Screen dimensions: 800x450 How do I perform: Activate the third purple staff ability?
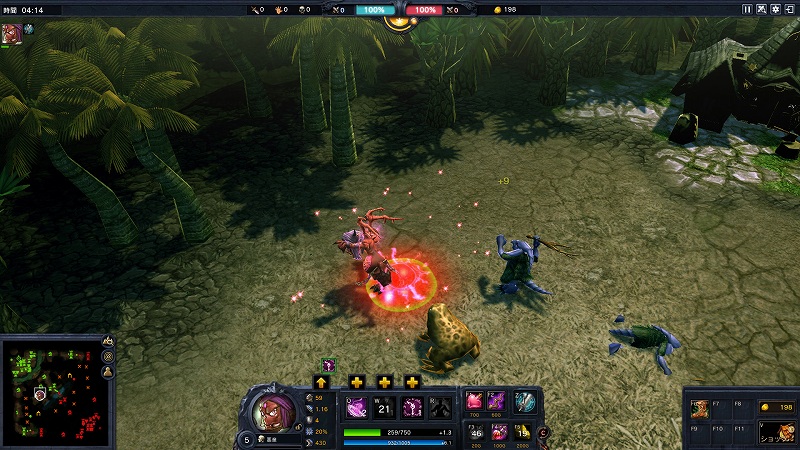point(411,407)
